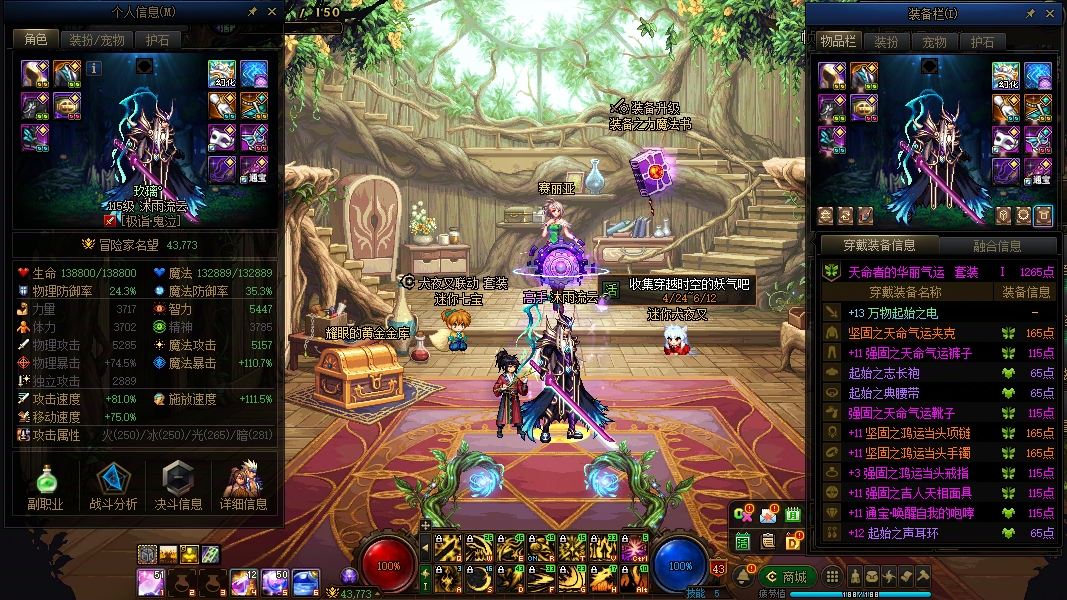Click the blue info icon beside the character portrait
1067x600 pixels.
click(95, 69)
